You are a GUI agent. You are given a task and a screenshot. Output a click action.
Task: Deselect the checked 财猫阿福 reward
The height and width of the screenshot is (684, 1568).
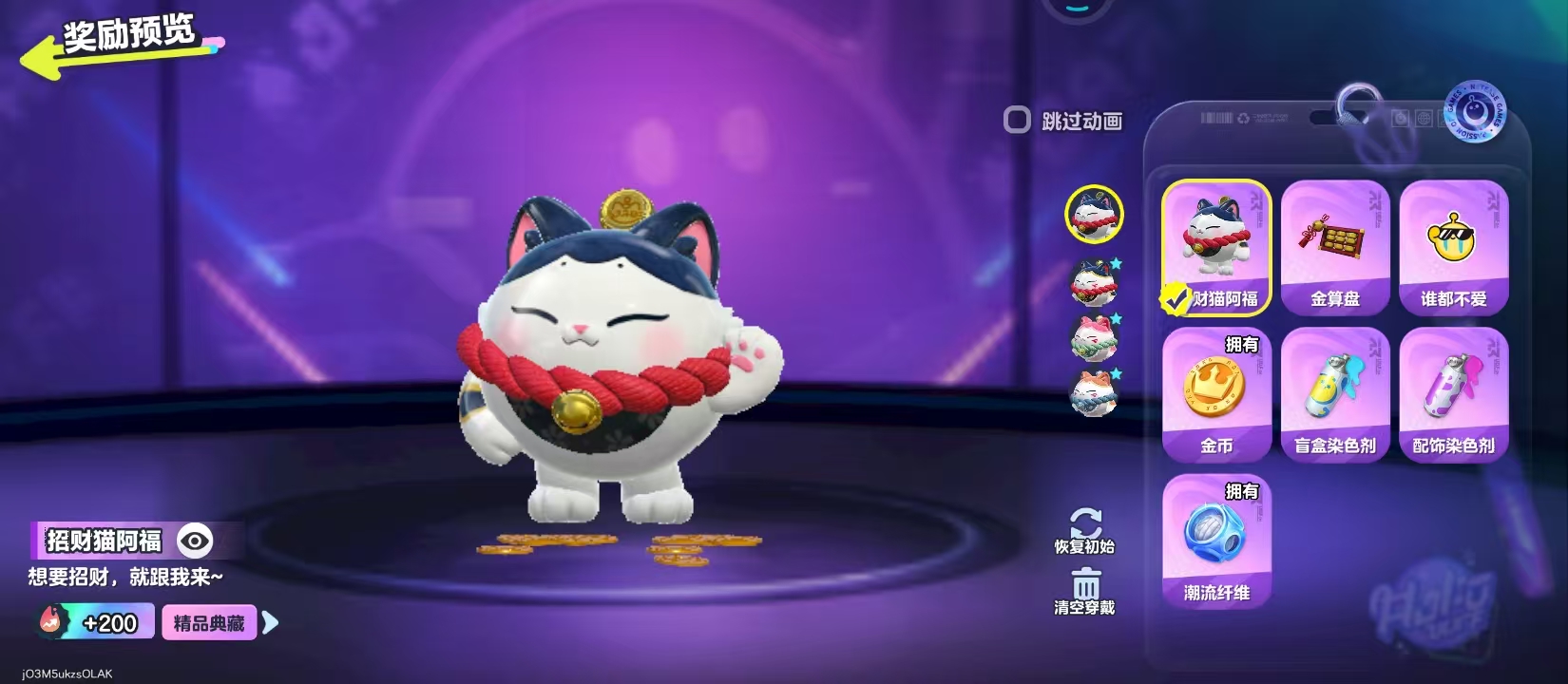click(1216, 247)
